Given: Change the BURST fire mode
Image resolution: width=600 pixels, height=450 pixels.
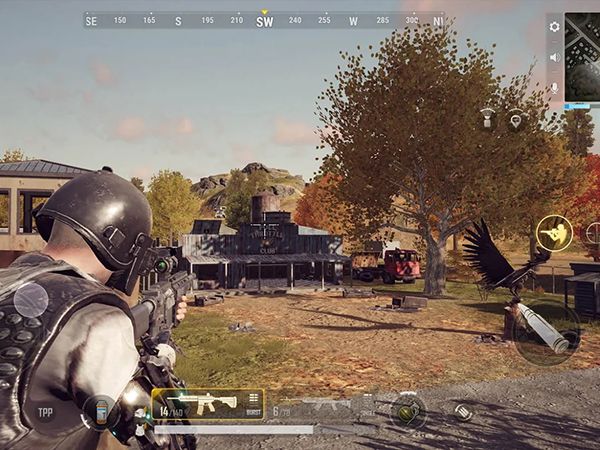Looking at the screenshot, I should tap(253, 402).
